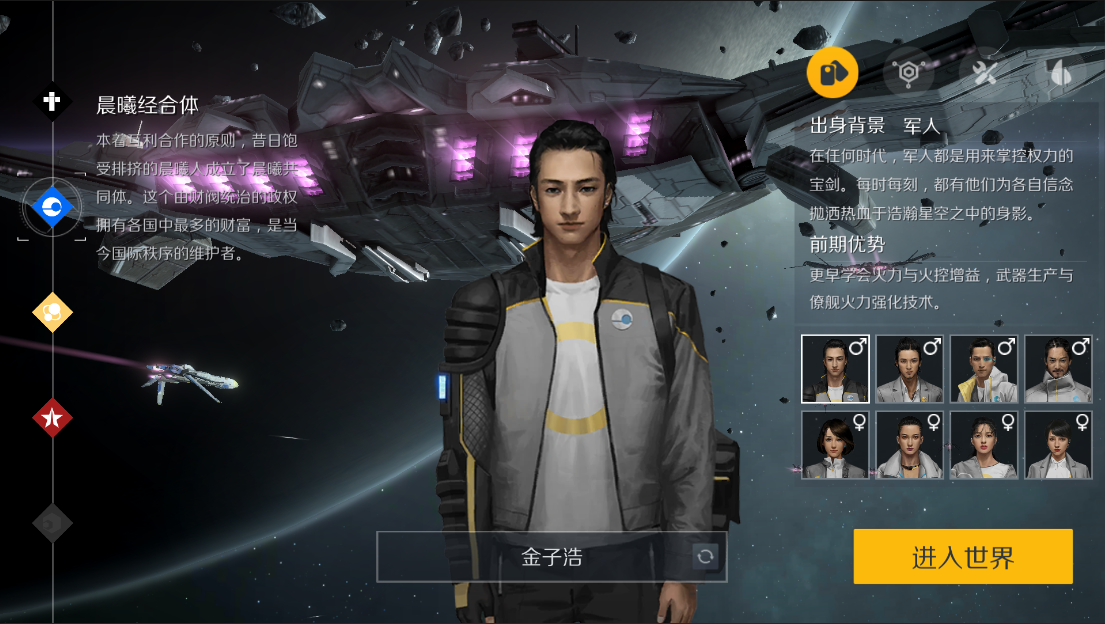Select the black cross faction emblem

point(52,101)
